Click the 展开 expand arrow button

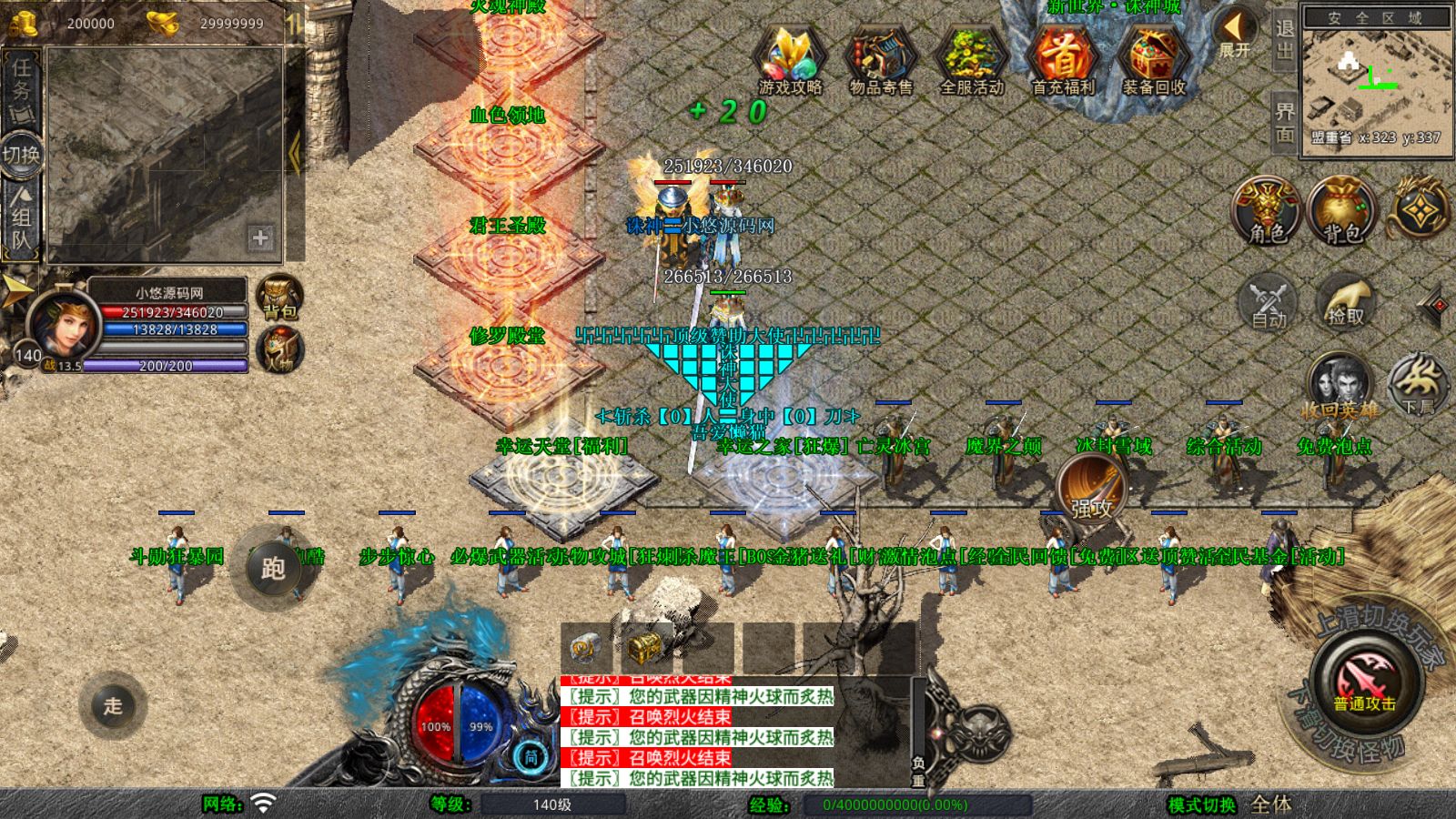click(1235, 33)
